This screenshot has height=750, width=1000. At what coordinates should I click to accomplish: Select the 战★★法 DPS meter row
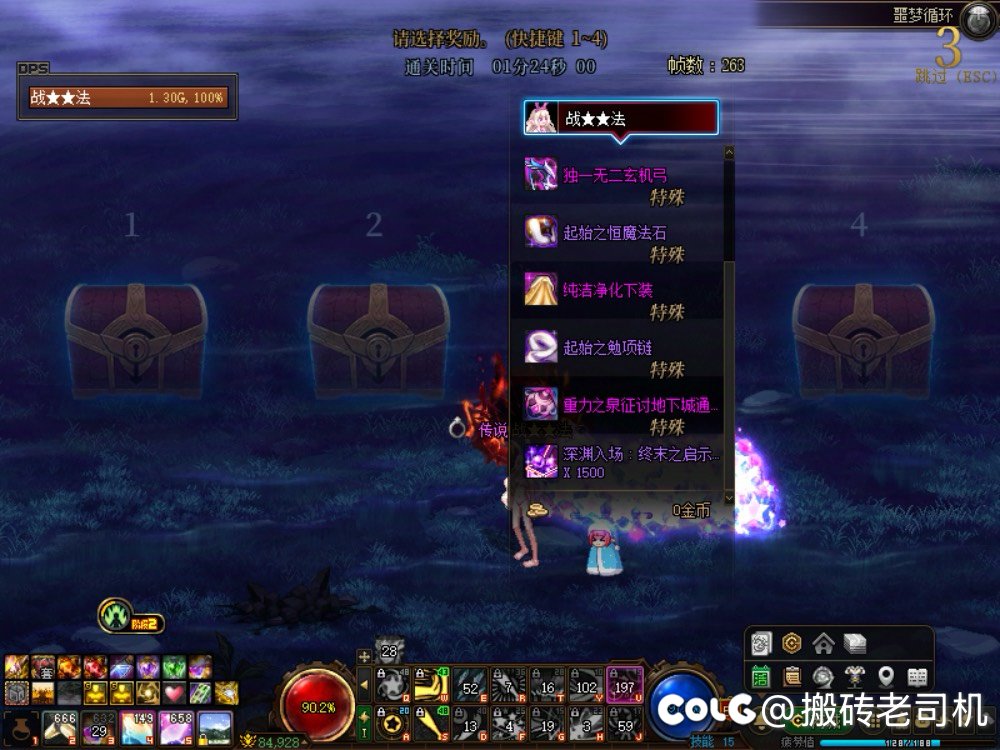pyautogui.click(x=128, y=98)
